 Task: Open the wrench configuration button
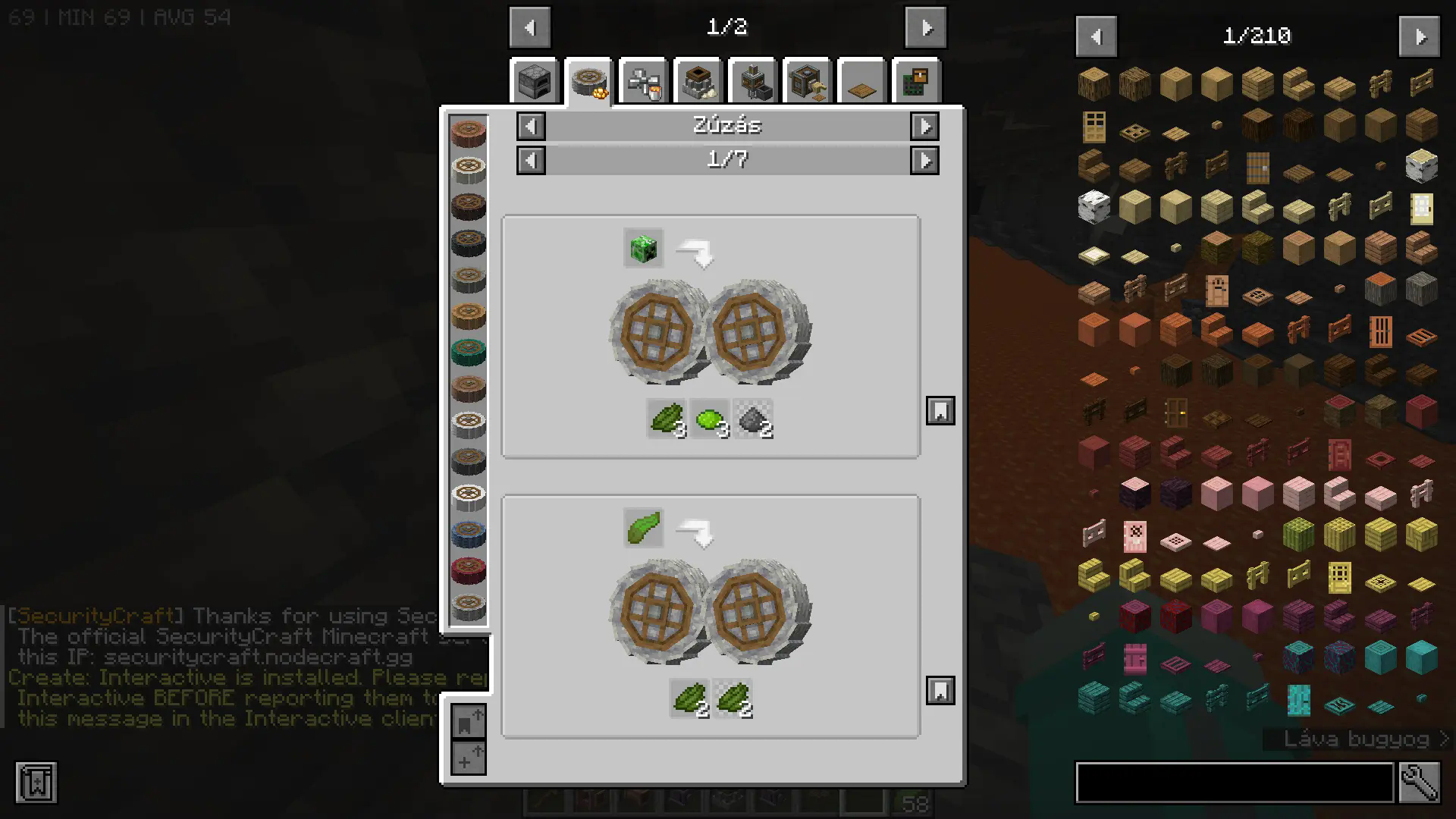point(1420,783)
